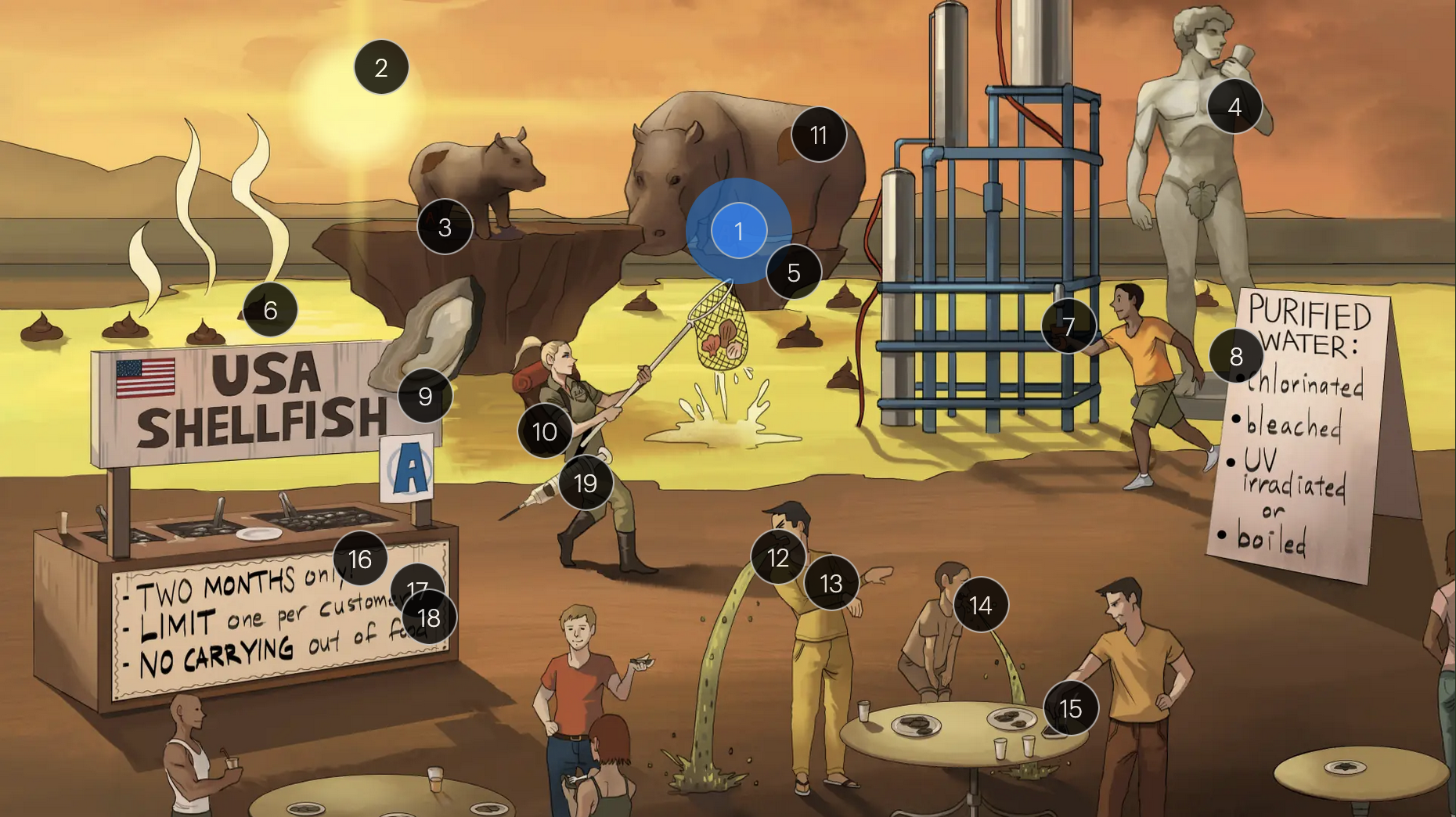Click numbered marker 3
The image size is (1456, 817).
pos(445,227)
